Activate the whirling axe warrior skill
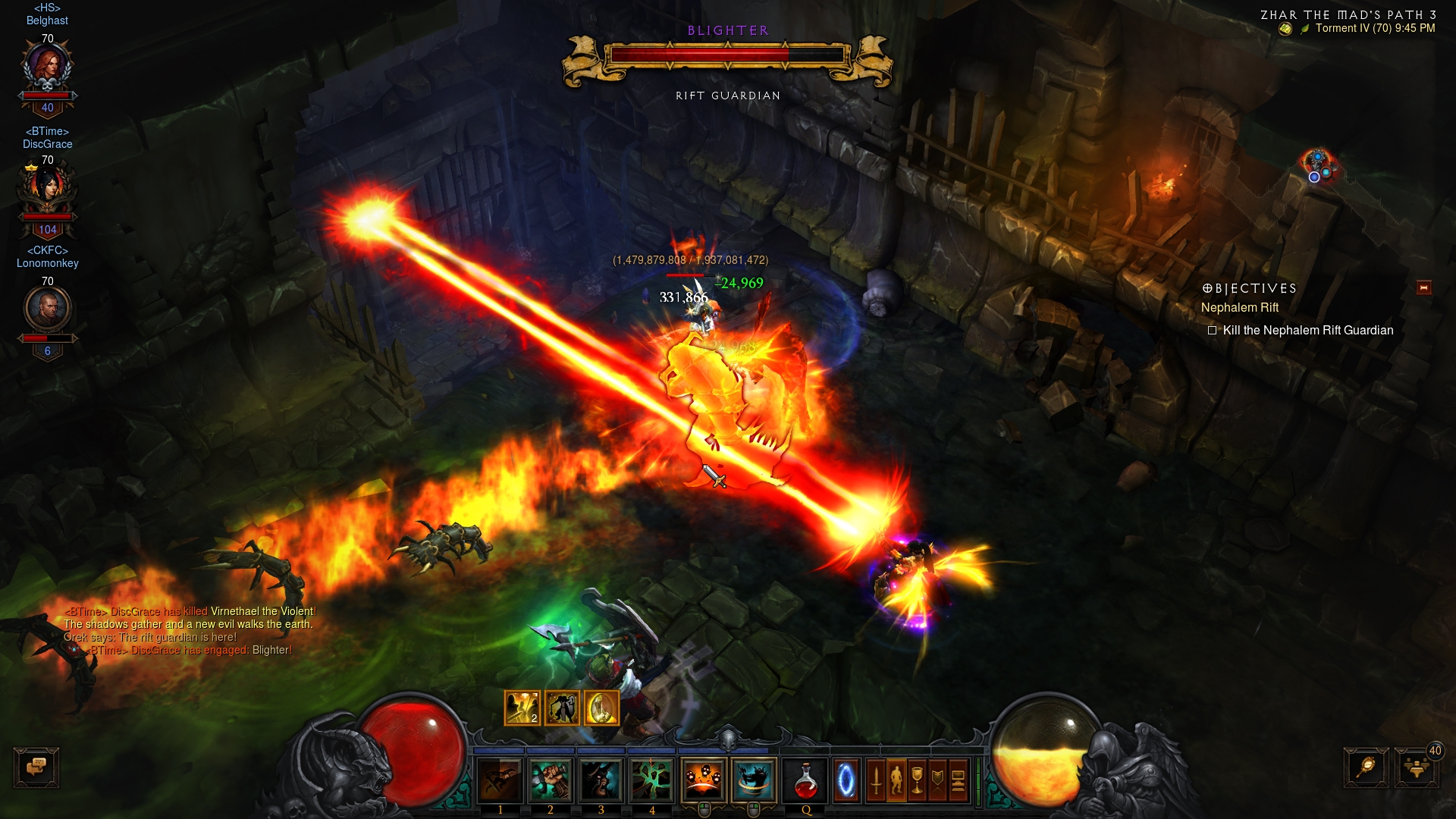This screenshot has width=1456, height=819. [754, 779]
